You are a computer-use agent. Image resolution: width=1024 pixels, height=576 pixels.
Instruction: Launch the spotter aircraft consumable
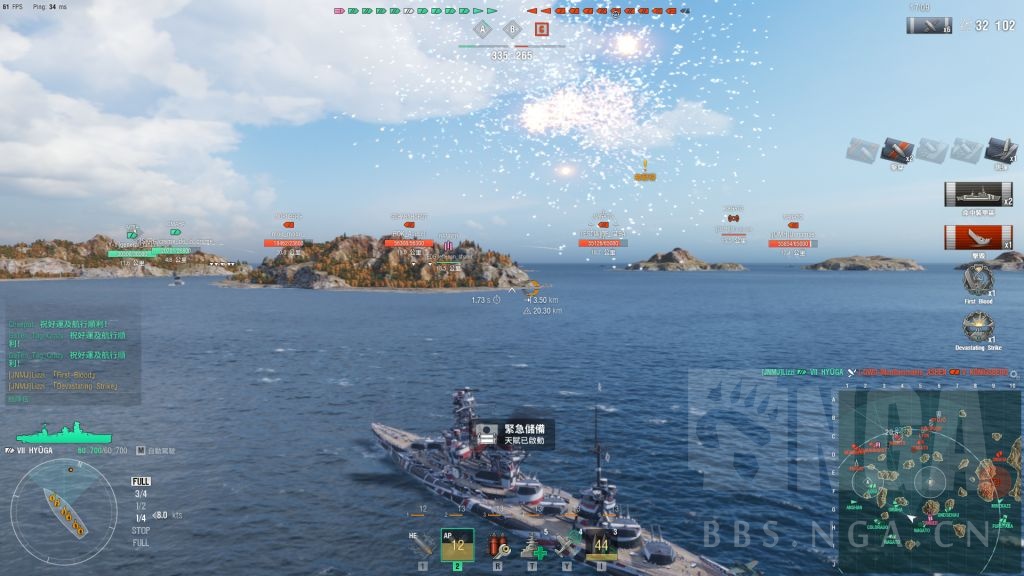(568, 546)
